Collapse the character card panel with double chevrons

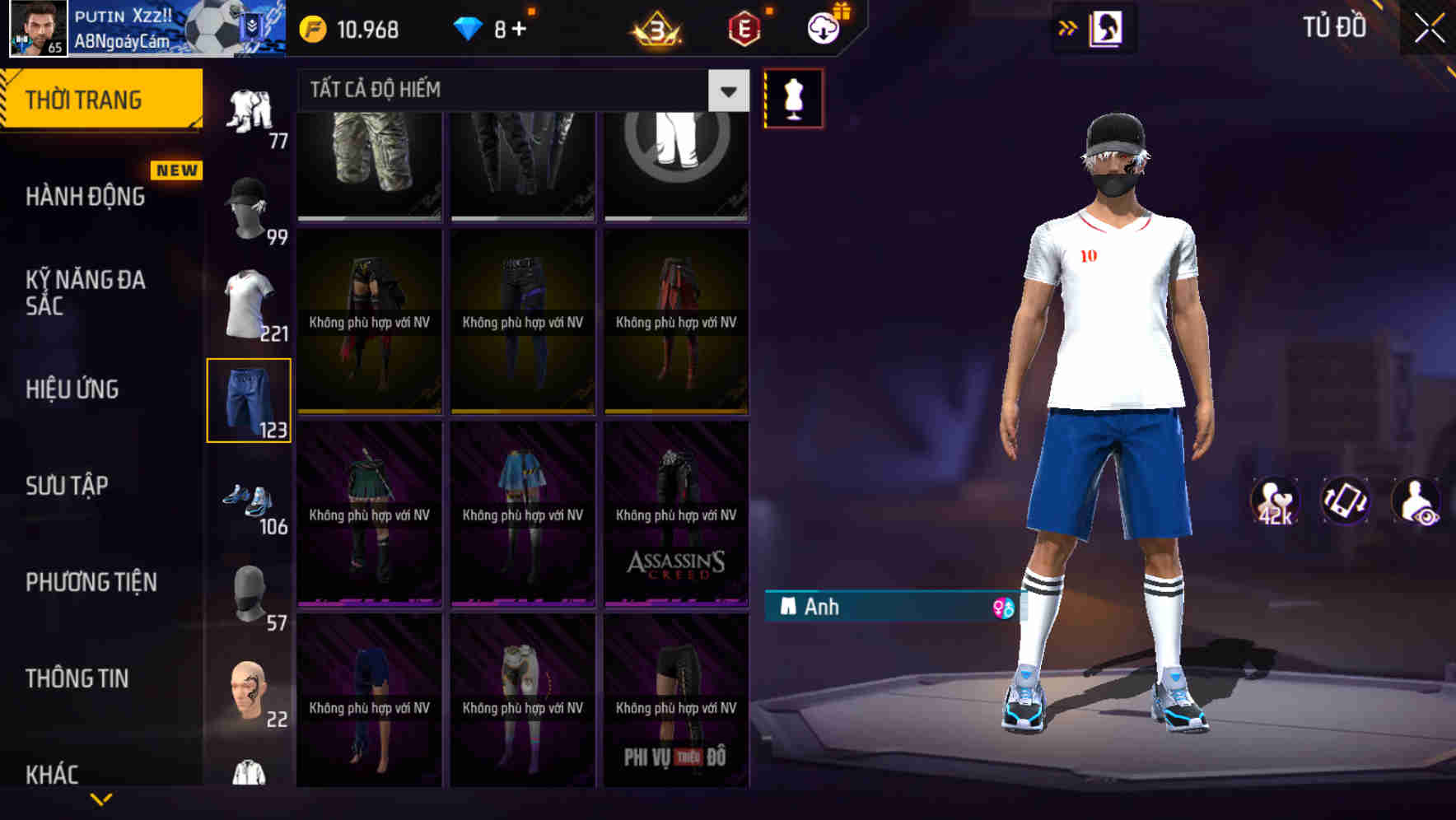coord(1068,27)
